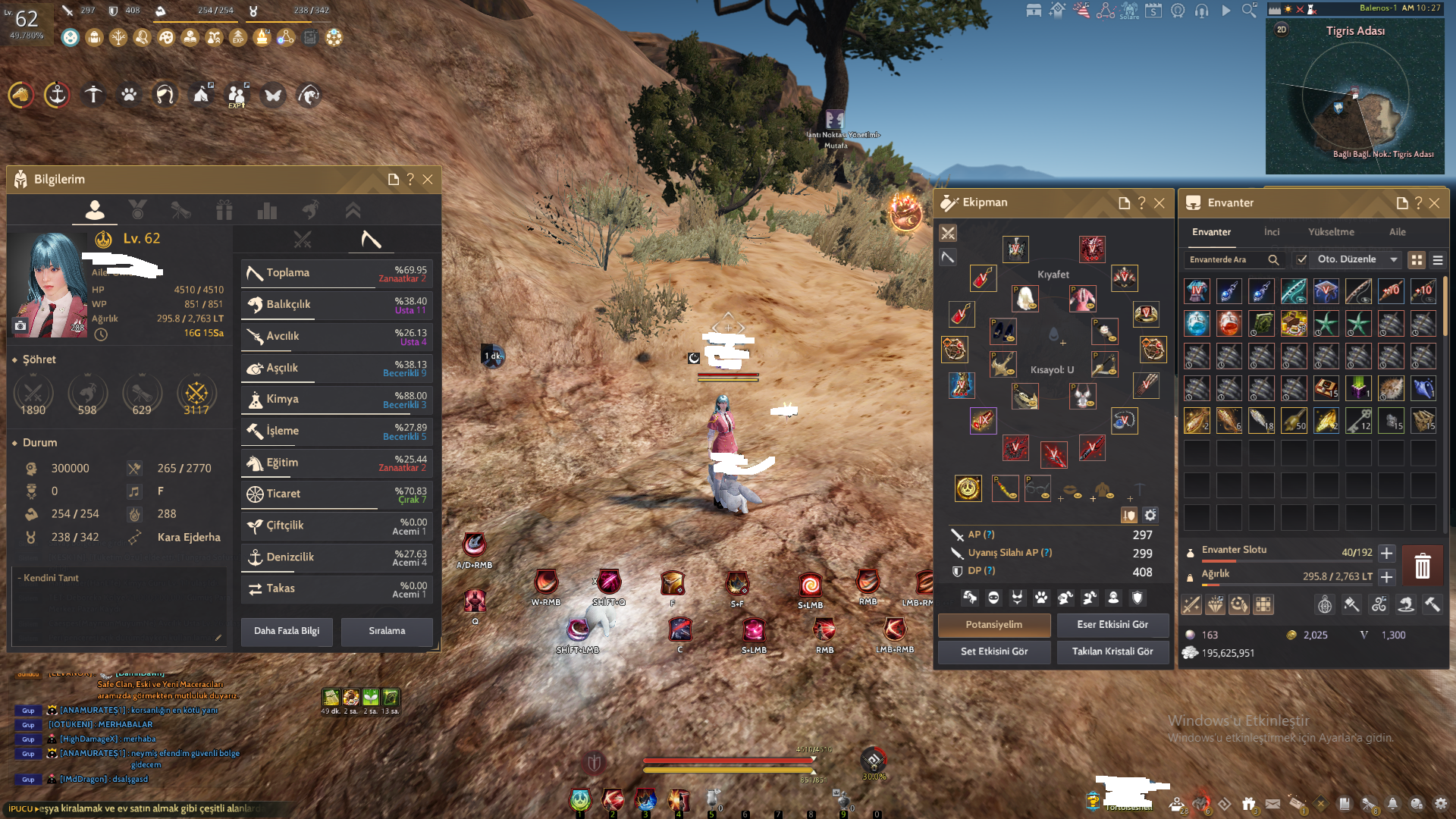Select the Balıkçılık life skill row

[335, 305]
